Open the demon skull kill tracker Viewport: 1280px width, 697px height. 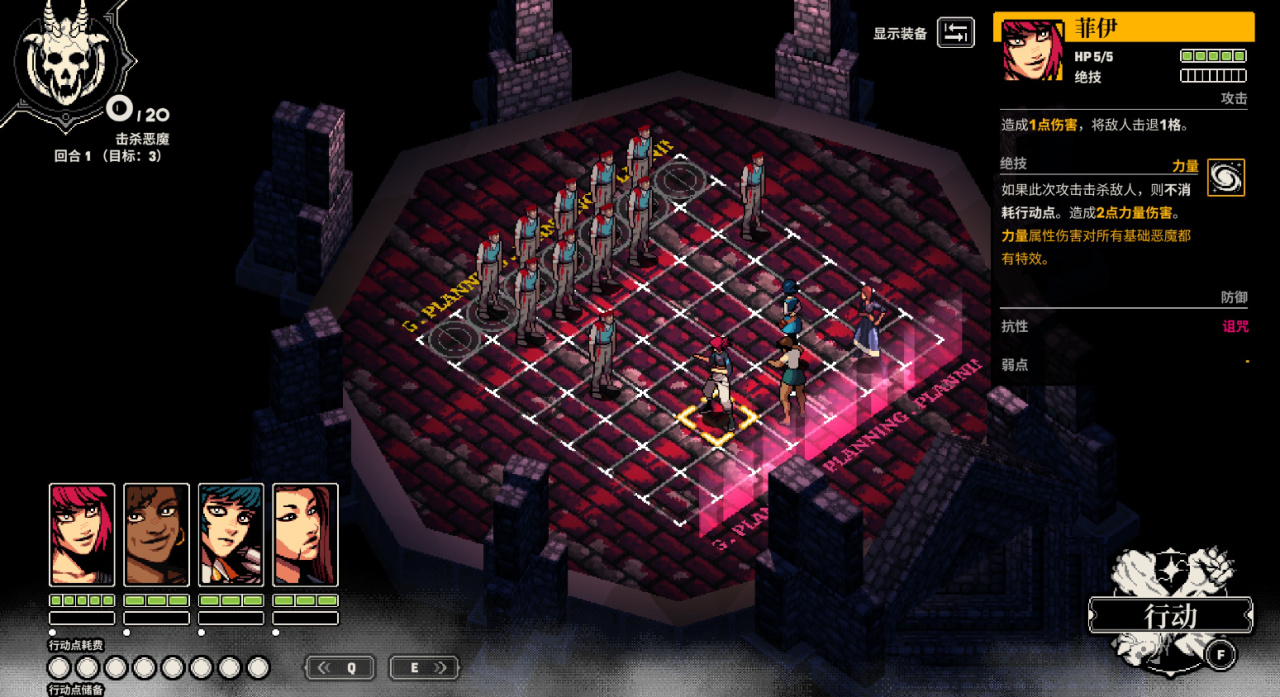pos(66,62)
